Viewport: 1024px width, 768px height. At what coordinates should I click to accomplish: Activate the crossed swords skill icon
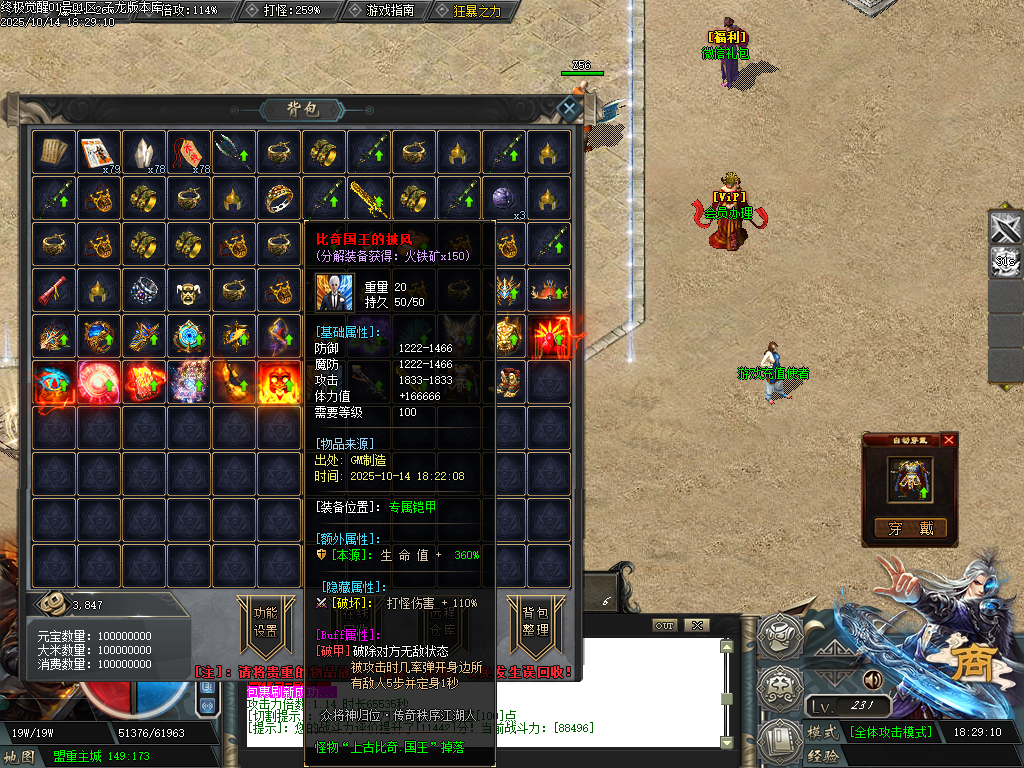point(1005,228)
